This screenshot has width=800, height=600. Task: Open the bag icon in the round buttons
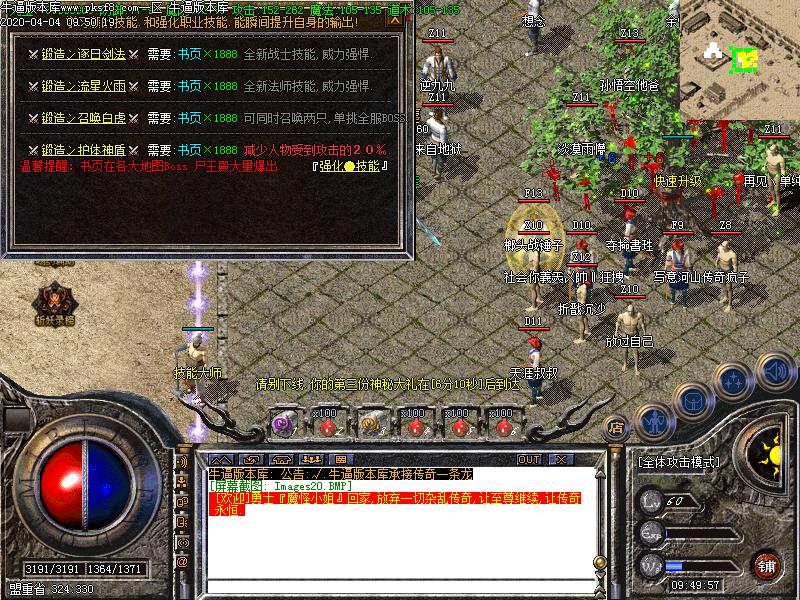pos(692,401)
